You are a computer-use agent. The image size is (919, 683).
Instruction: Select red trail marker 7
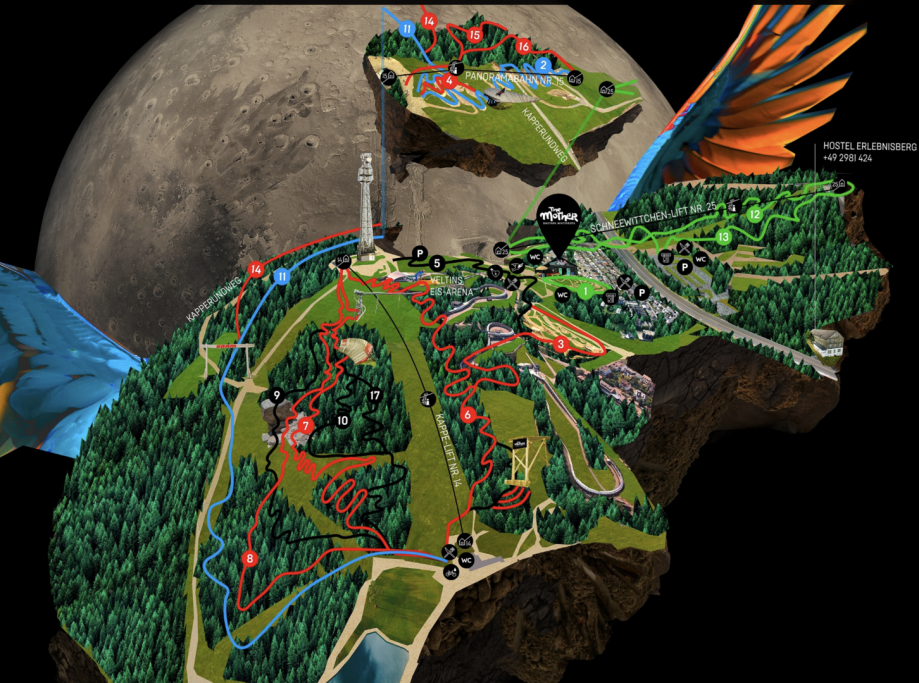(x=306, y=426)
